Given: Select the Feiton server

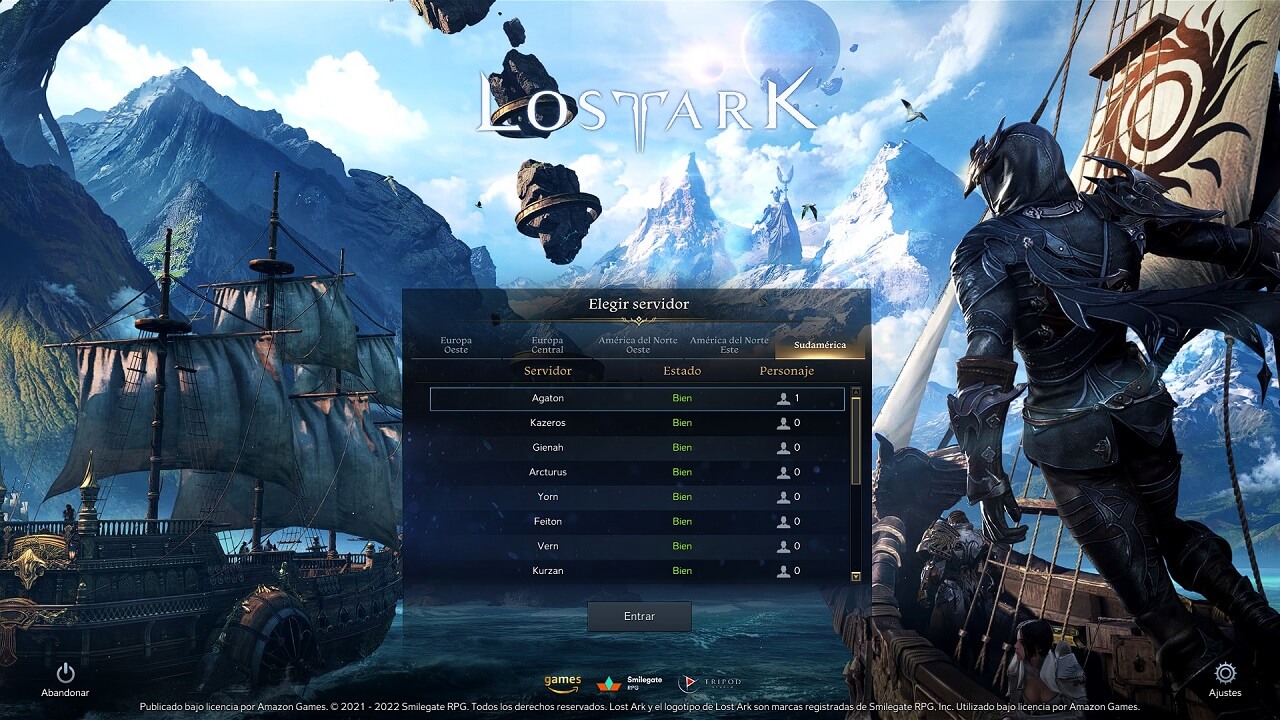Looking at the screenshot, I should pyautogui.click(x=637, y=522).
